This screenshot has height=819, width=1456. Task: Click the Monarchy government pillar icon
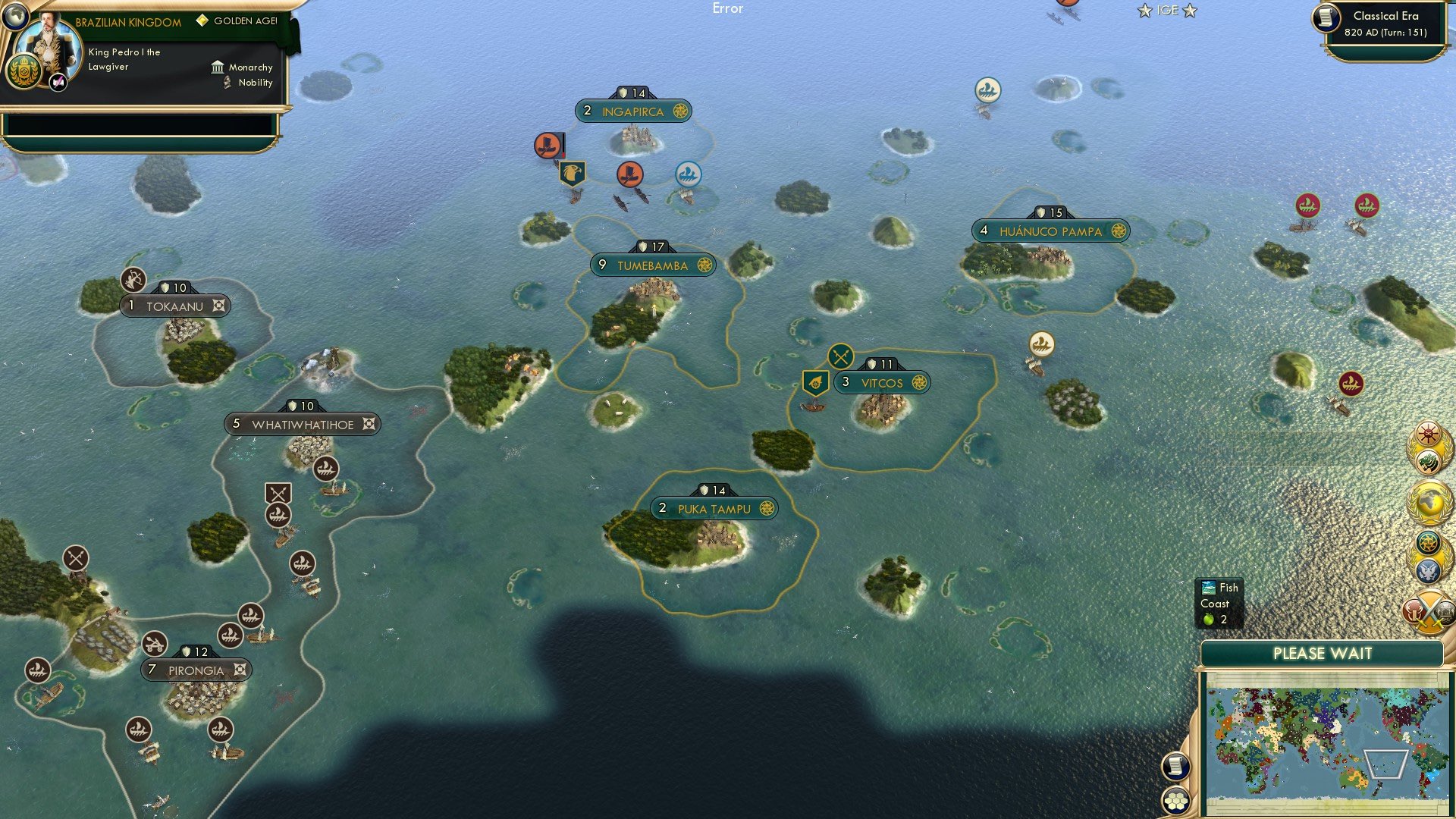click(217, 67)
